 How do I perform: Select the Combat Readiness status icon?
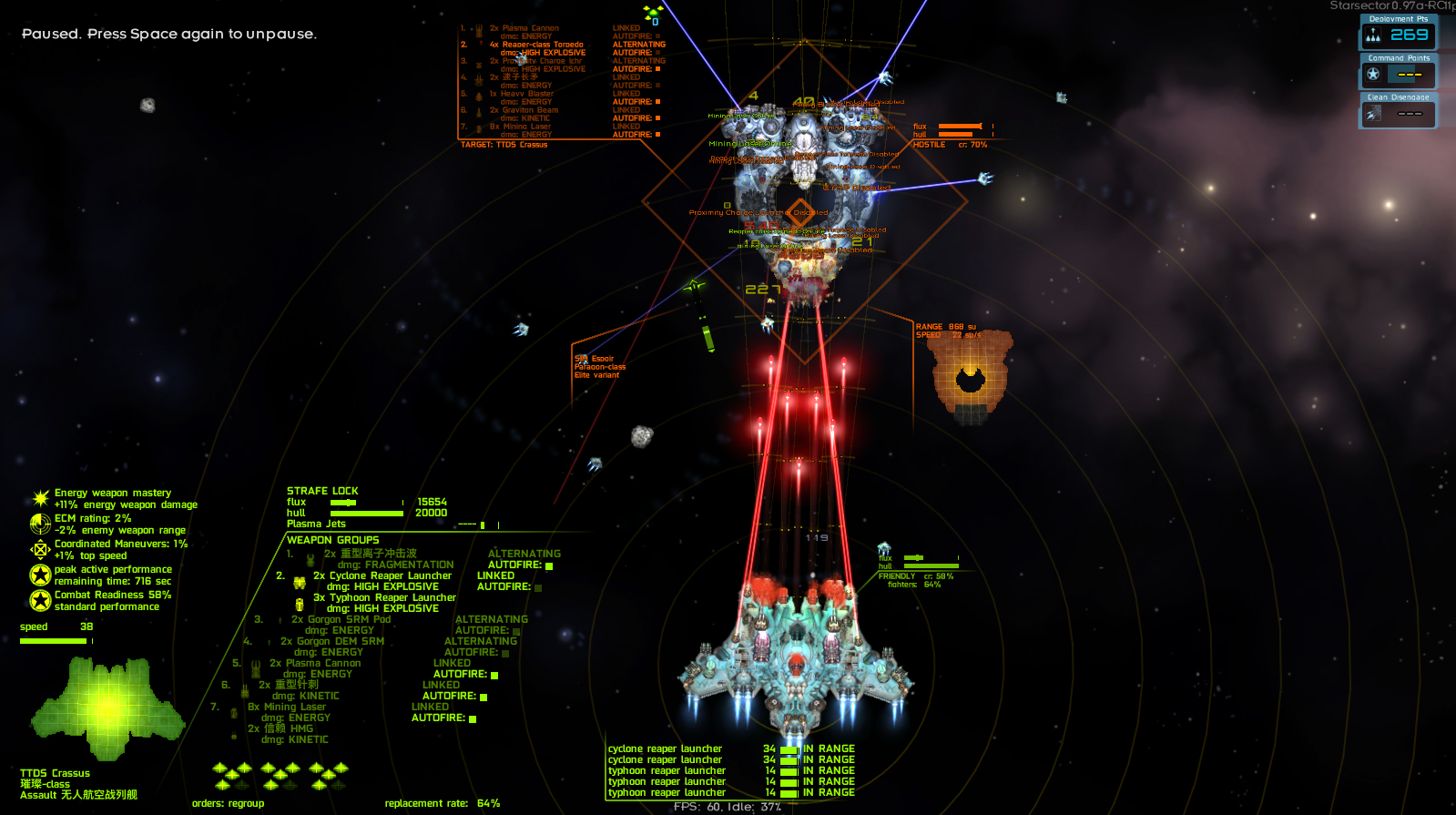point(40,600)
